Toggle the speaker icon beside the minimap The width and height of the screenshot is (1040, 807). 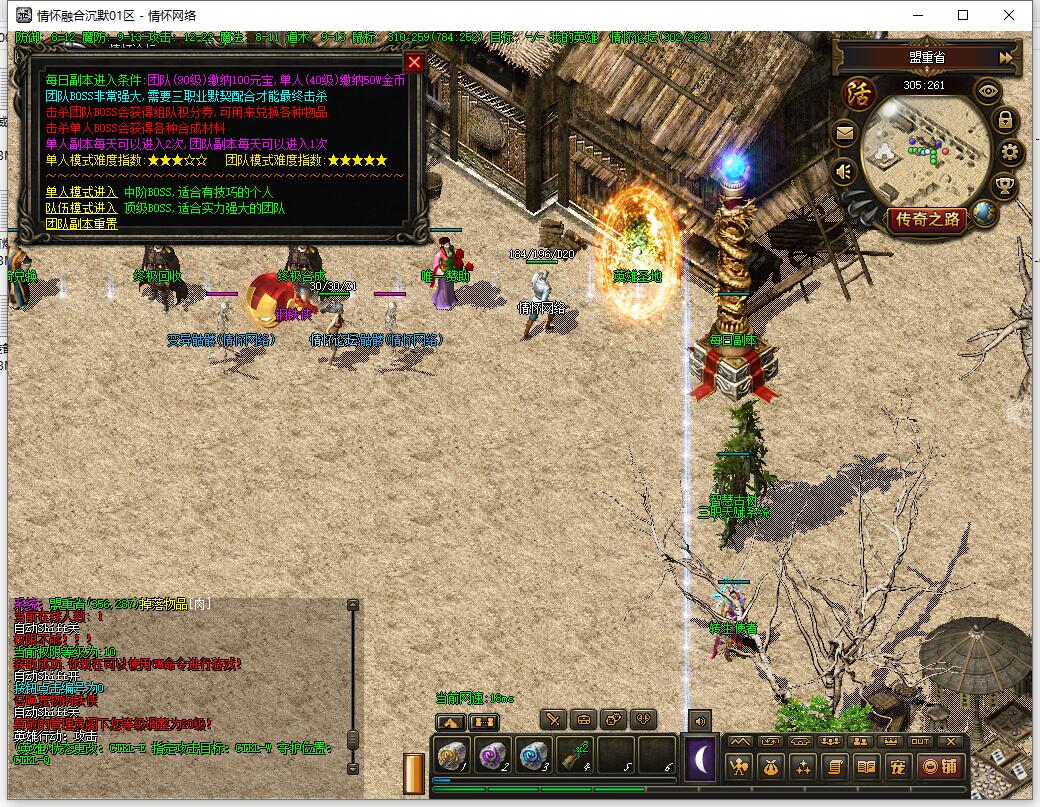845,172
